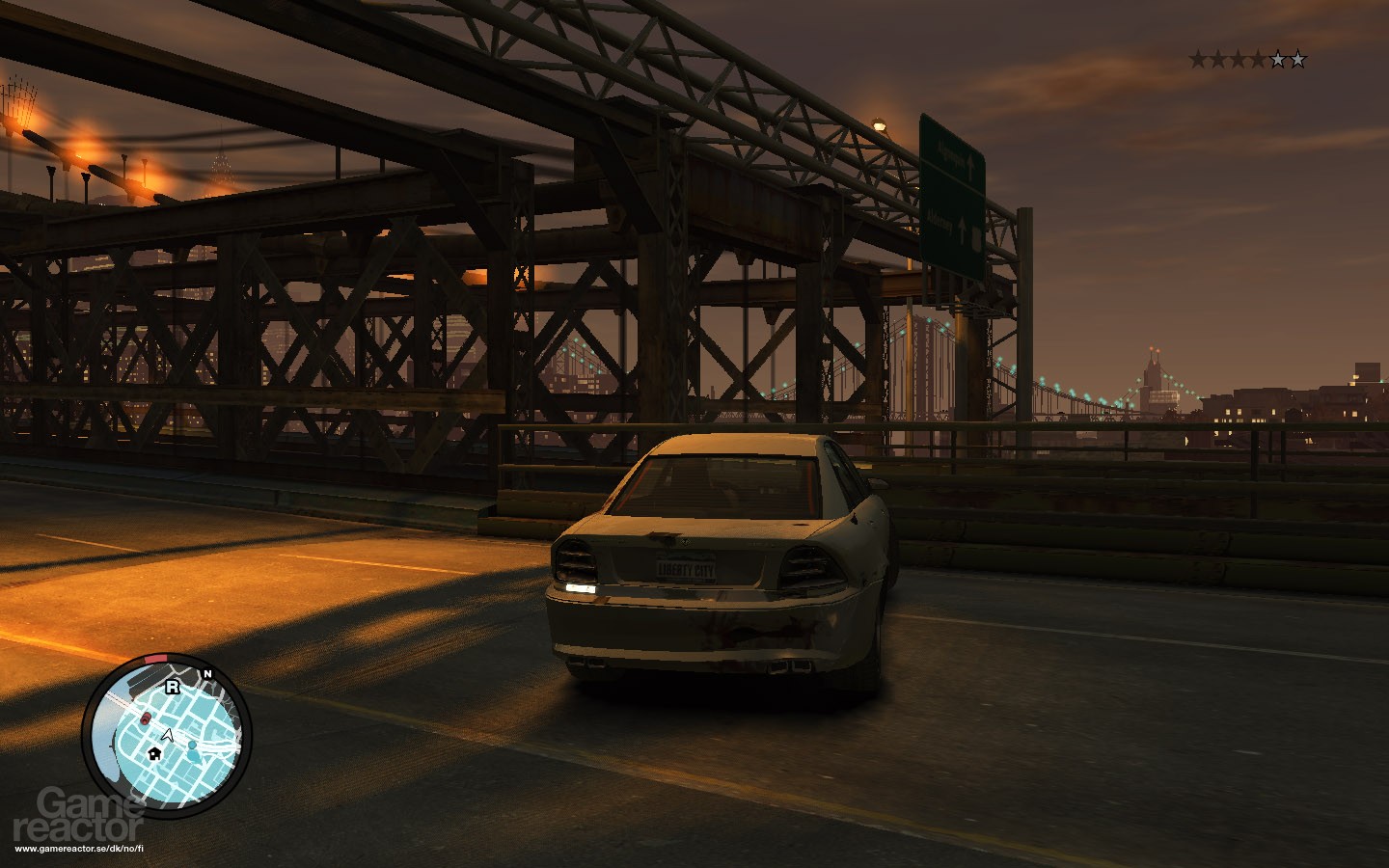The width and height of the screenshot is (1389, 868).
Task: Click the R mission marker on the minimap
Action: tap(173, 687)
